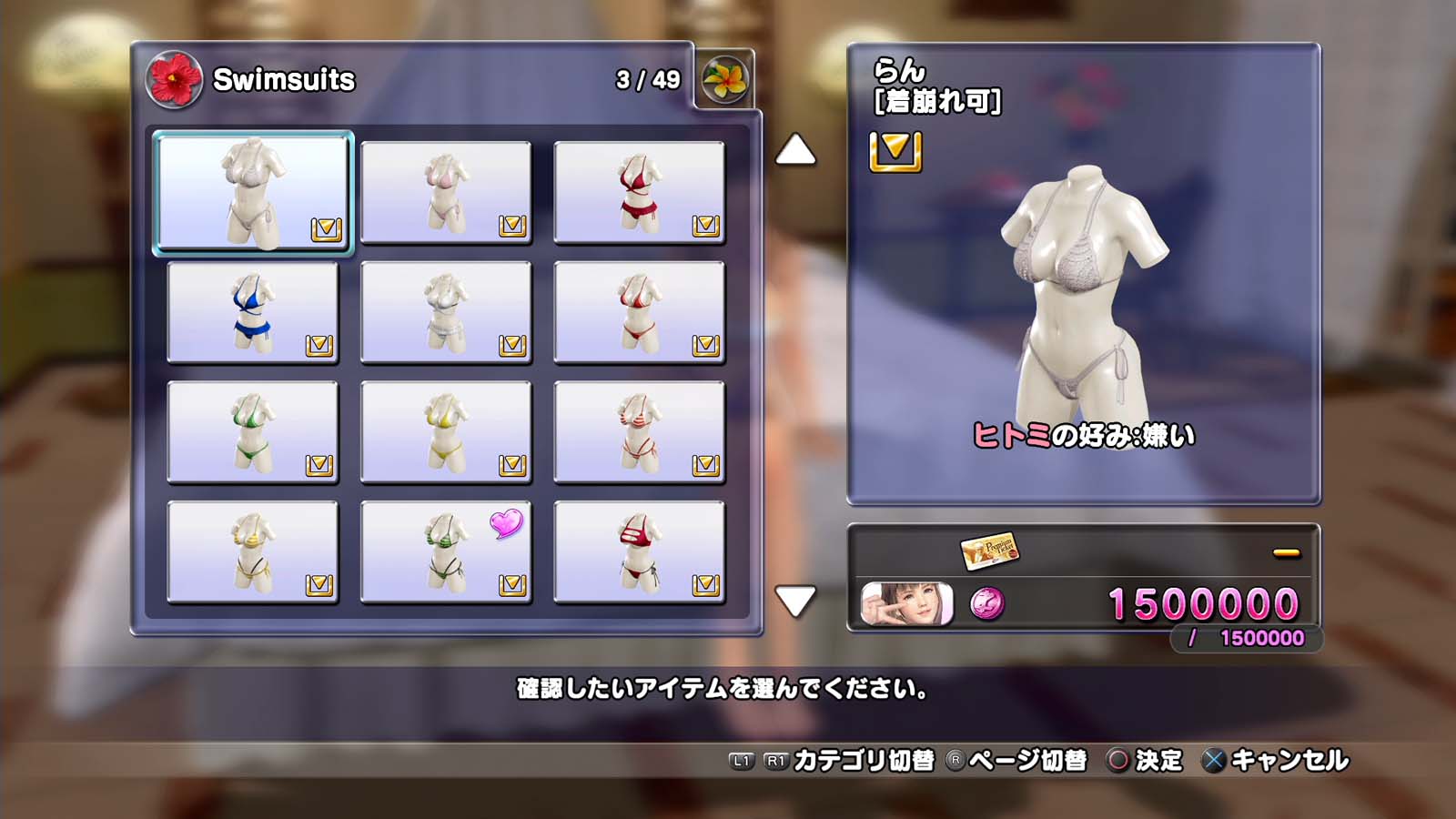Select the highlighted white crochet bikini tile
1456x819 pixels.
click(253, 192)
